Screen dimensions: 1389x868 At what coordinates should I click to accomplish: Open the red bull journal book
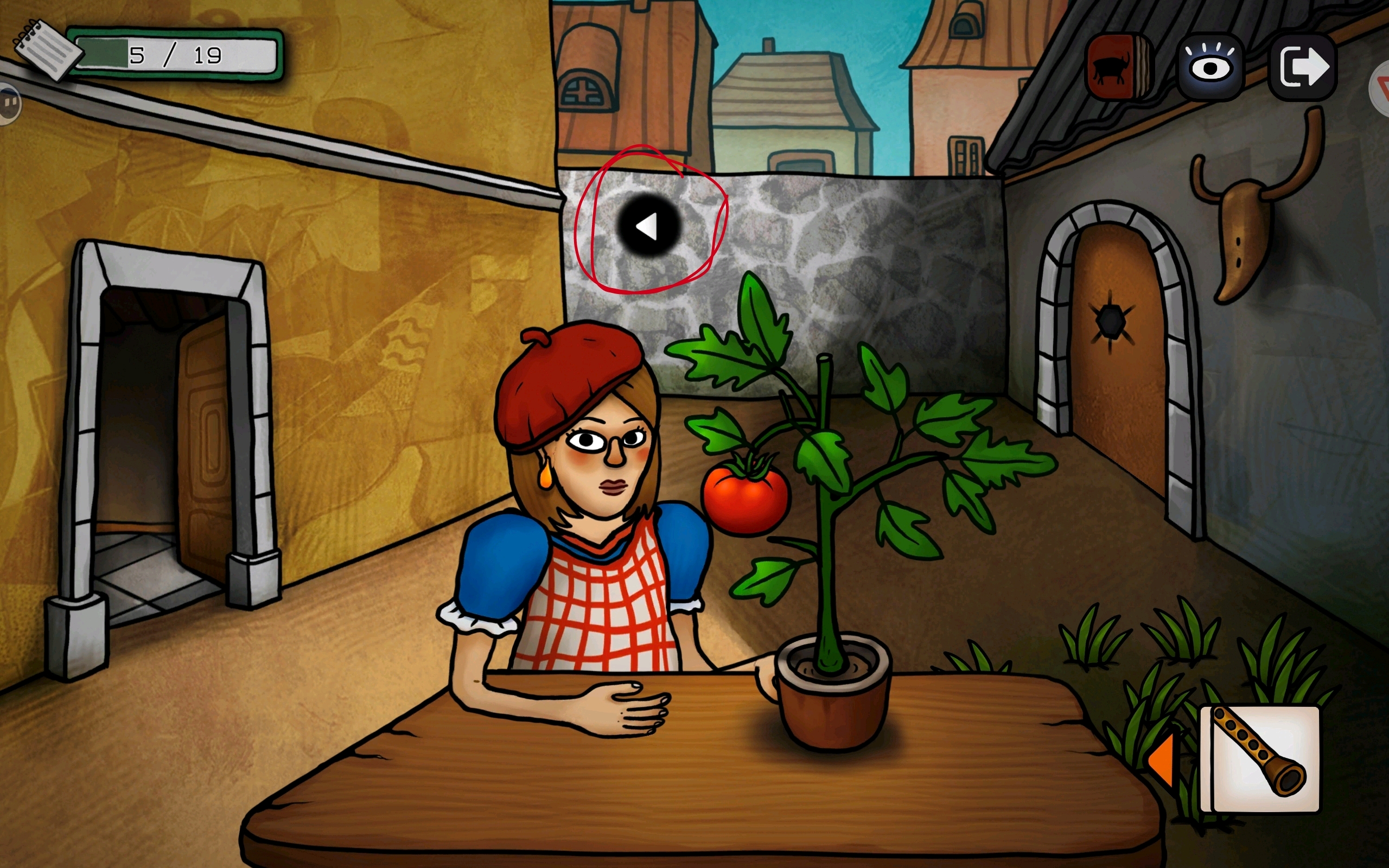point(1118,67)
